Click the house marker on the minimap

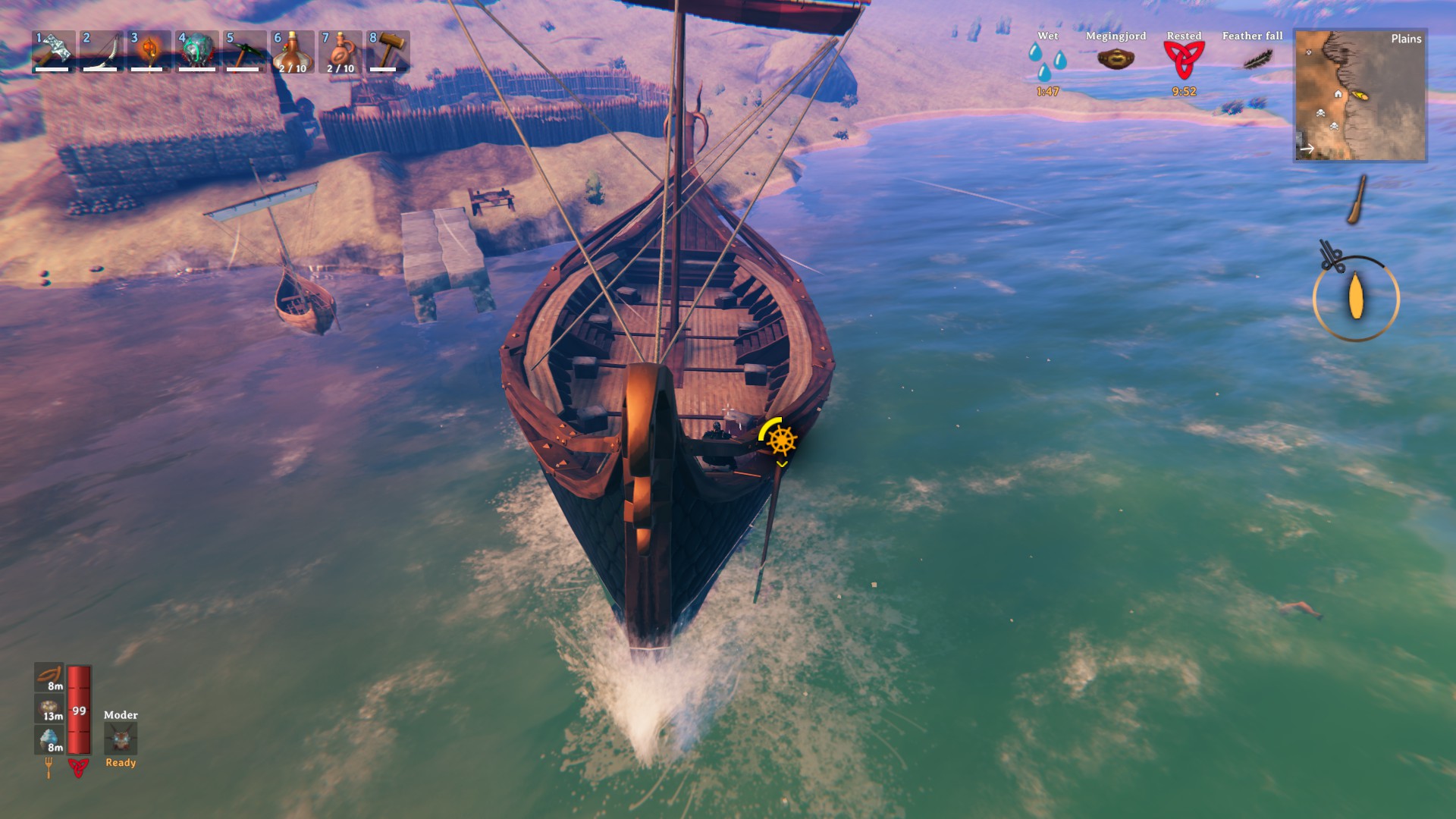click(x=1338, y=94)
